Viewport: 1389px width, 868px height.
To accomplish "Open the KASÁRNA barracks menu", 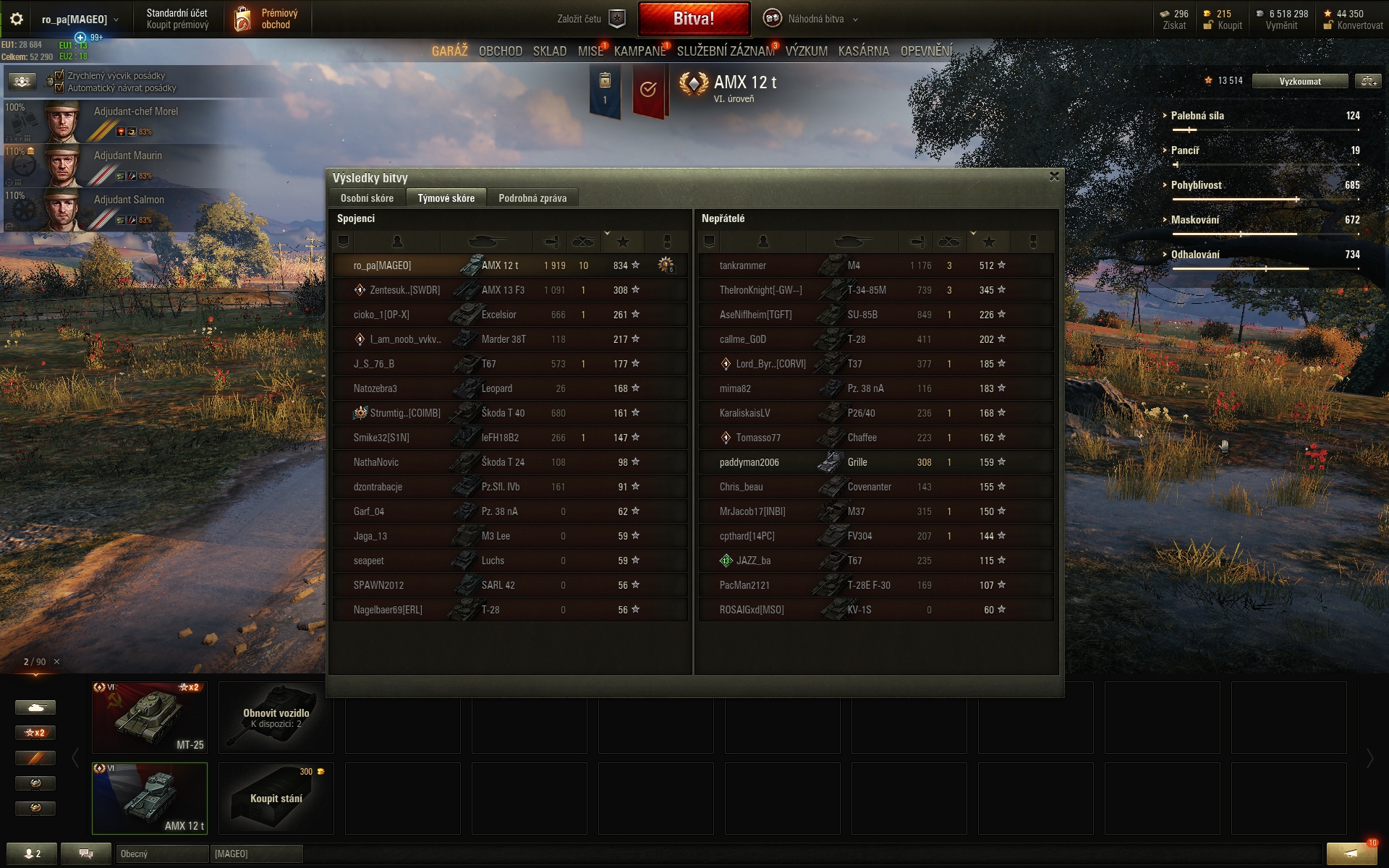I will pos(863,51).
